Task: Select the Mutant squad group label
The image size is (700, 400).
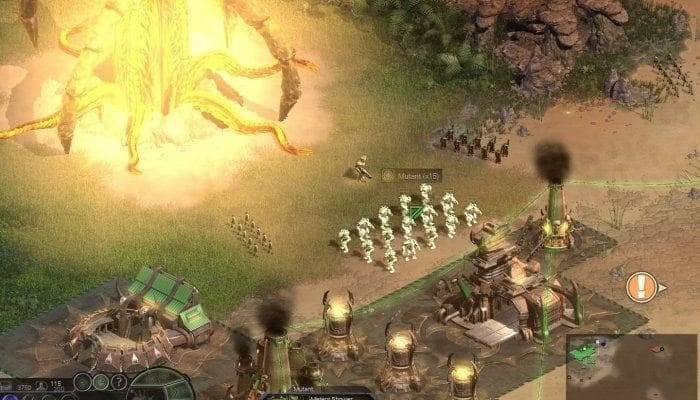Action: tap(411, 175)
